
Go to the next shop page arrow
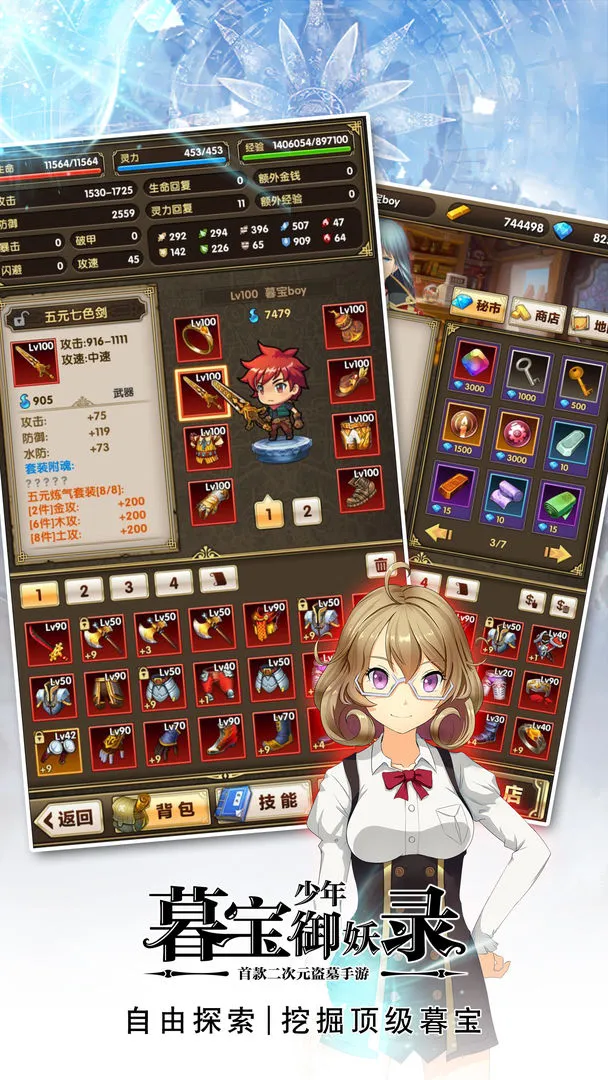(x=557, y=552)
